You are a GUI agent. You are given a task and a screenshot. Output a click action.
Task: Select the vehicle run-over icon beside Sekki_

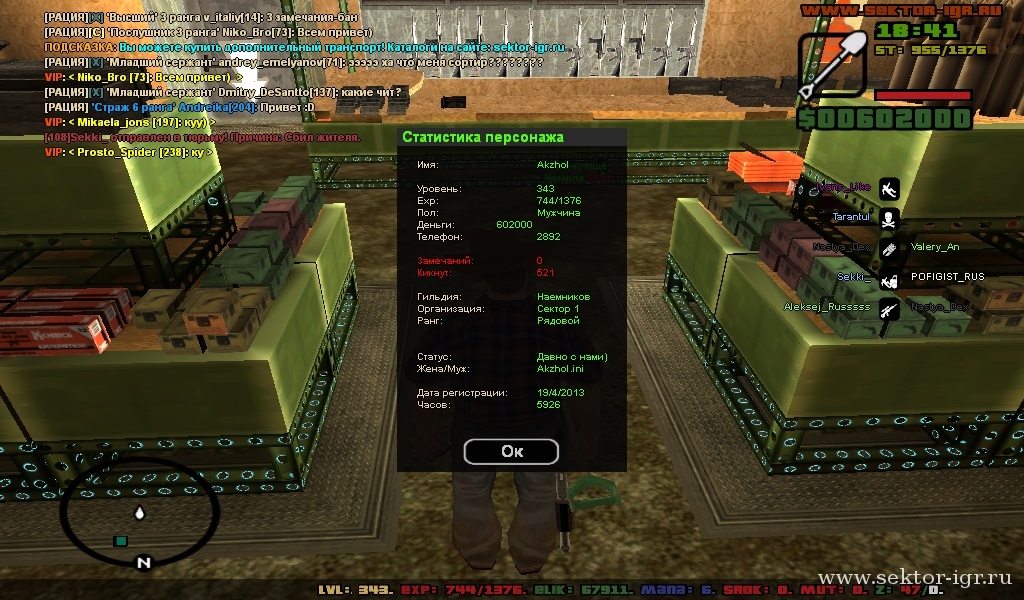[888, 279]
